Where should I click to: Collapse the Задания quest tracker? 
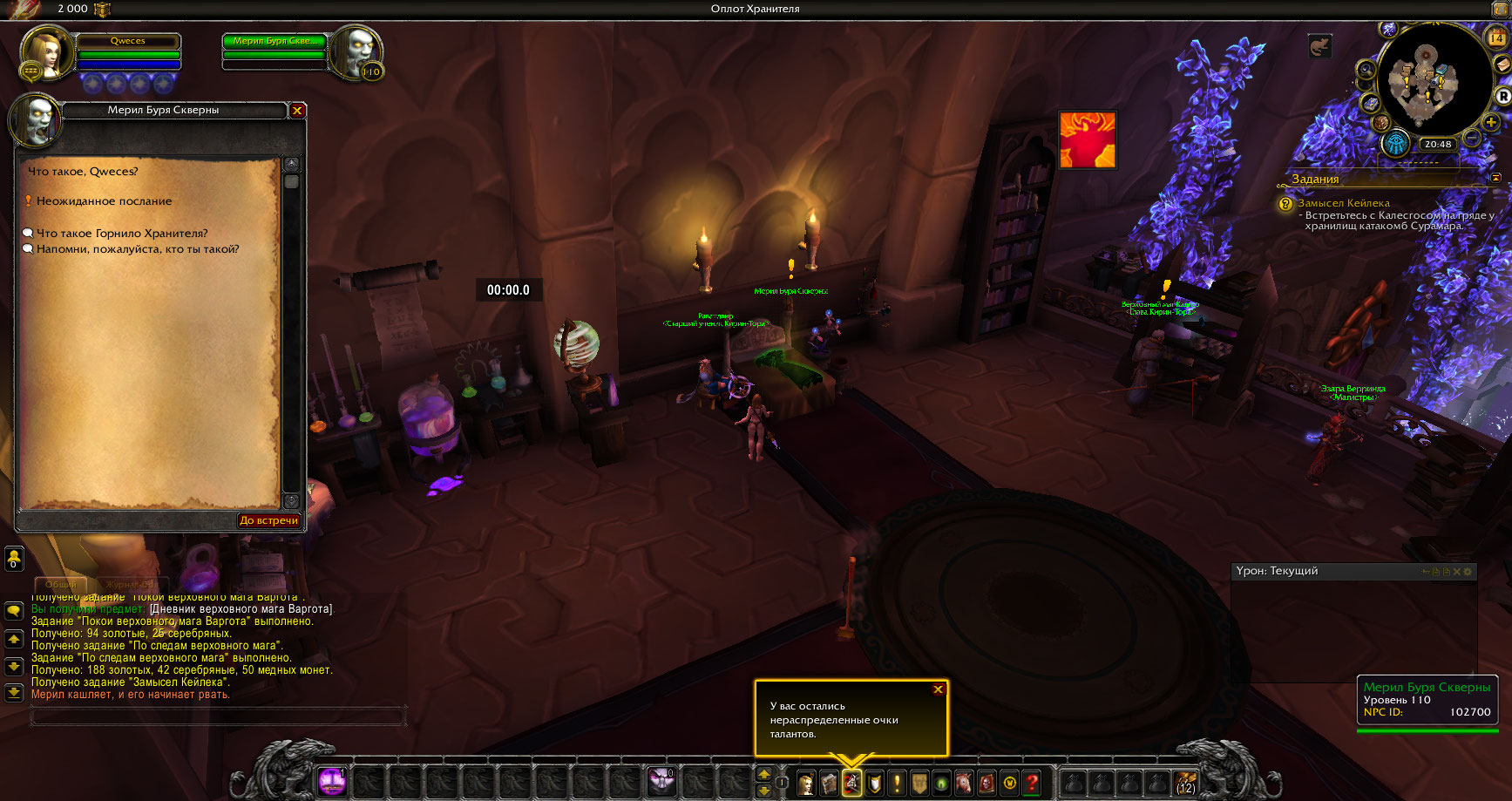1496,178
